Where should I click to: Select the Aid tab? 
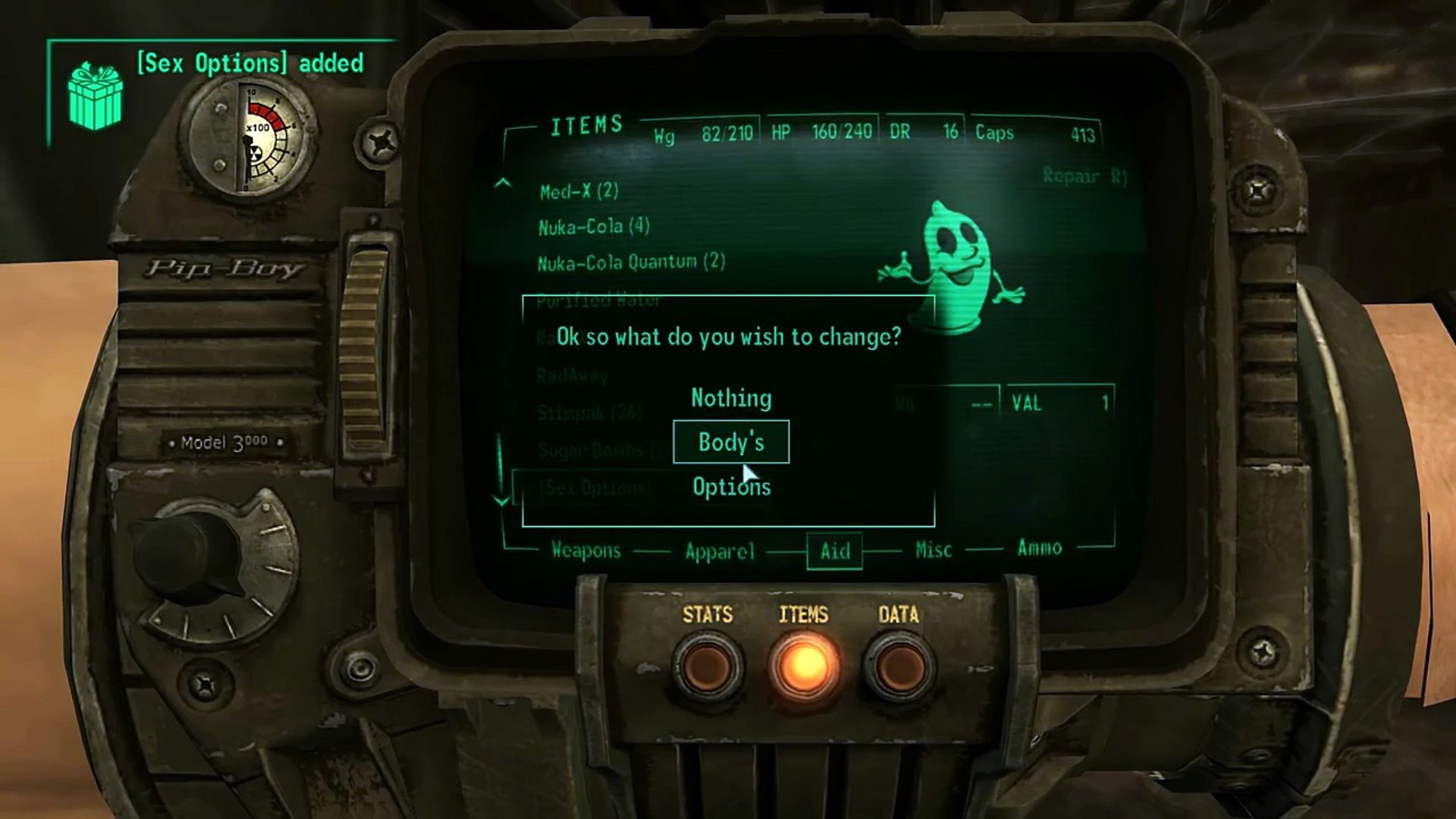pyautogui.click(x=835, y=551)
